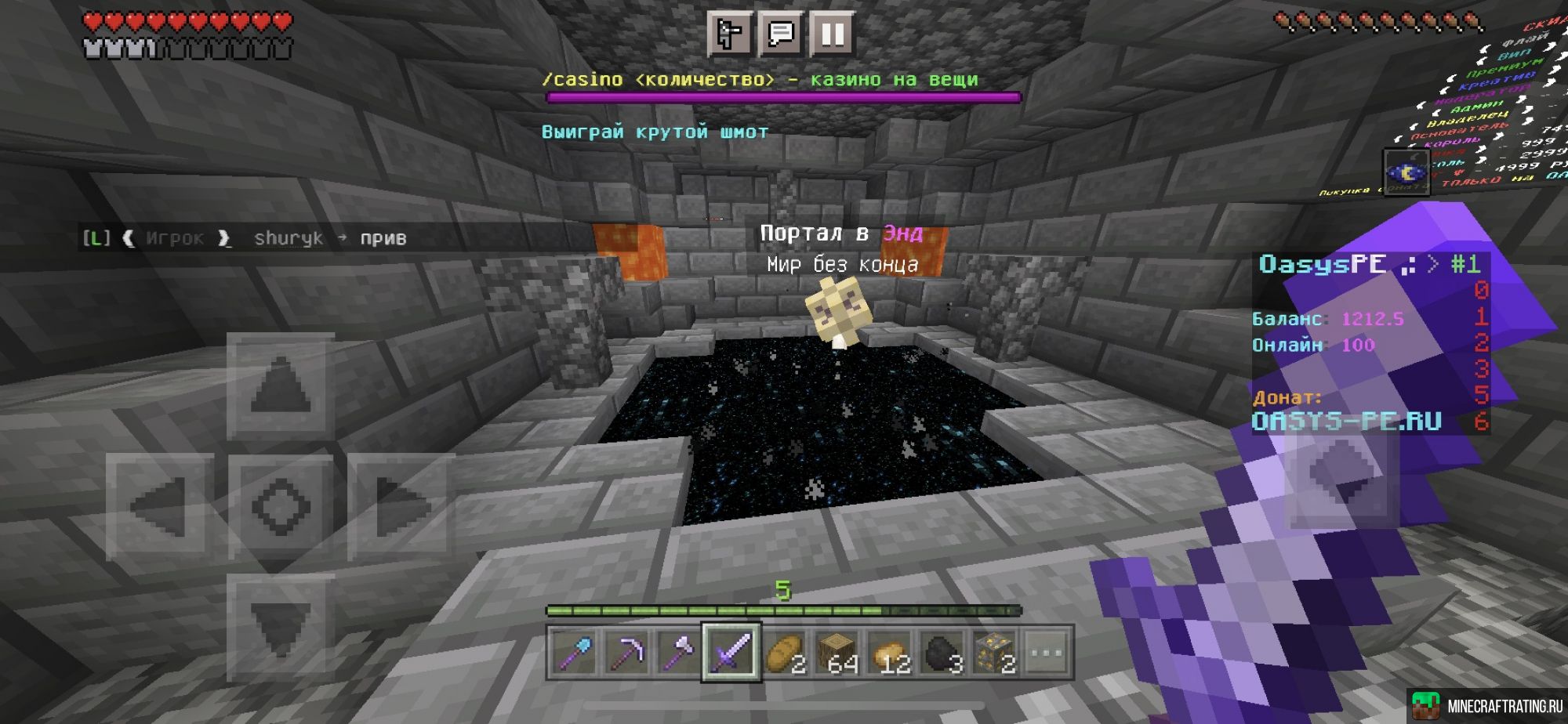This screenshot has height=724, width=1568.
Task: Select the bread slot in the hotbar
Action: coord(784,652)
